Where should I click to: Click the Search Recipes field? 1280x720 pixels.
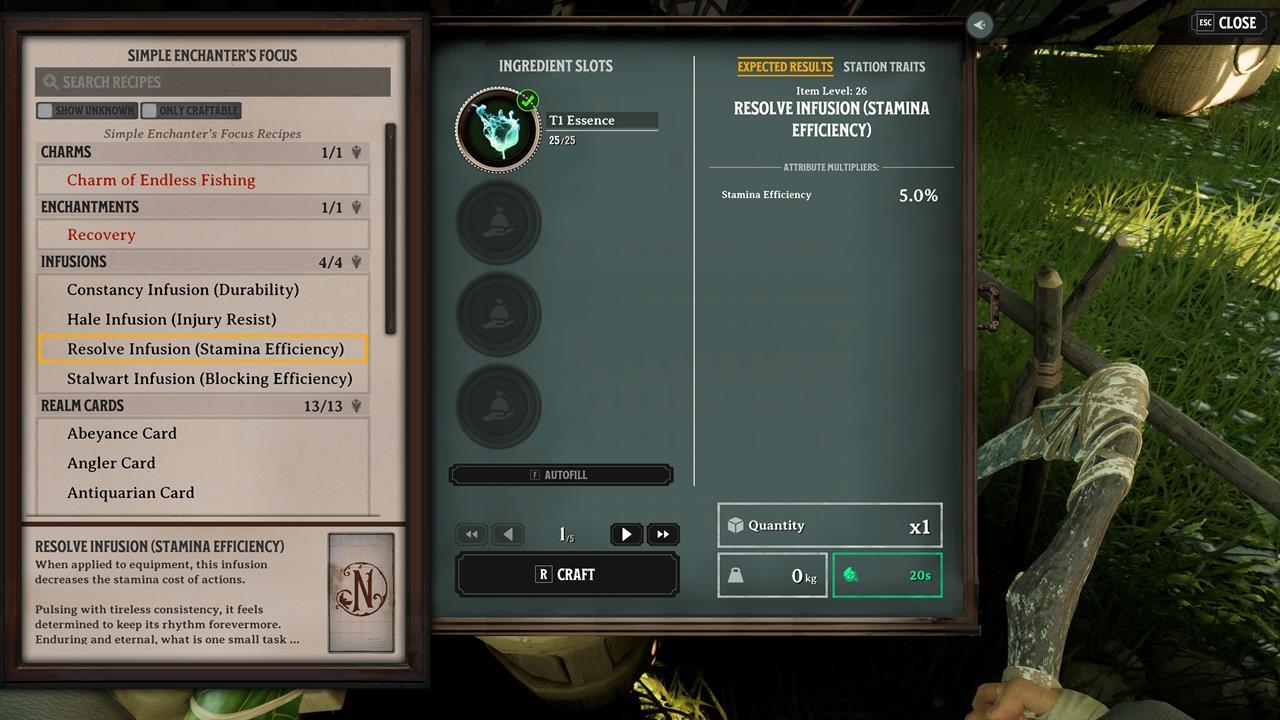212,82
